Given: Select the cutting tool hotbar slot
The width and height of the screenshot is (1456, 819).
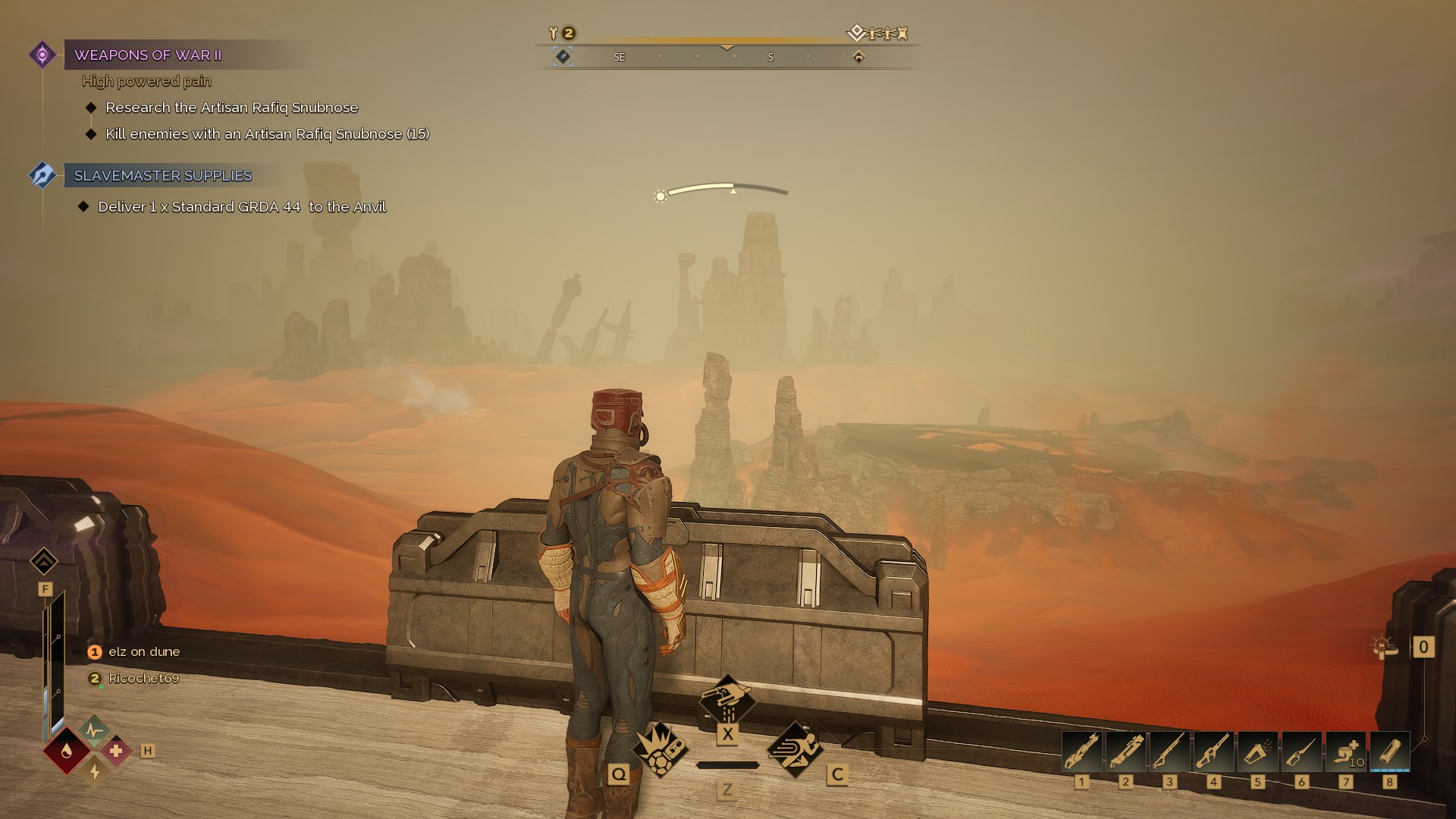Looking at the screenshot, I should point(1302,752).
